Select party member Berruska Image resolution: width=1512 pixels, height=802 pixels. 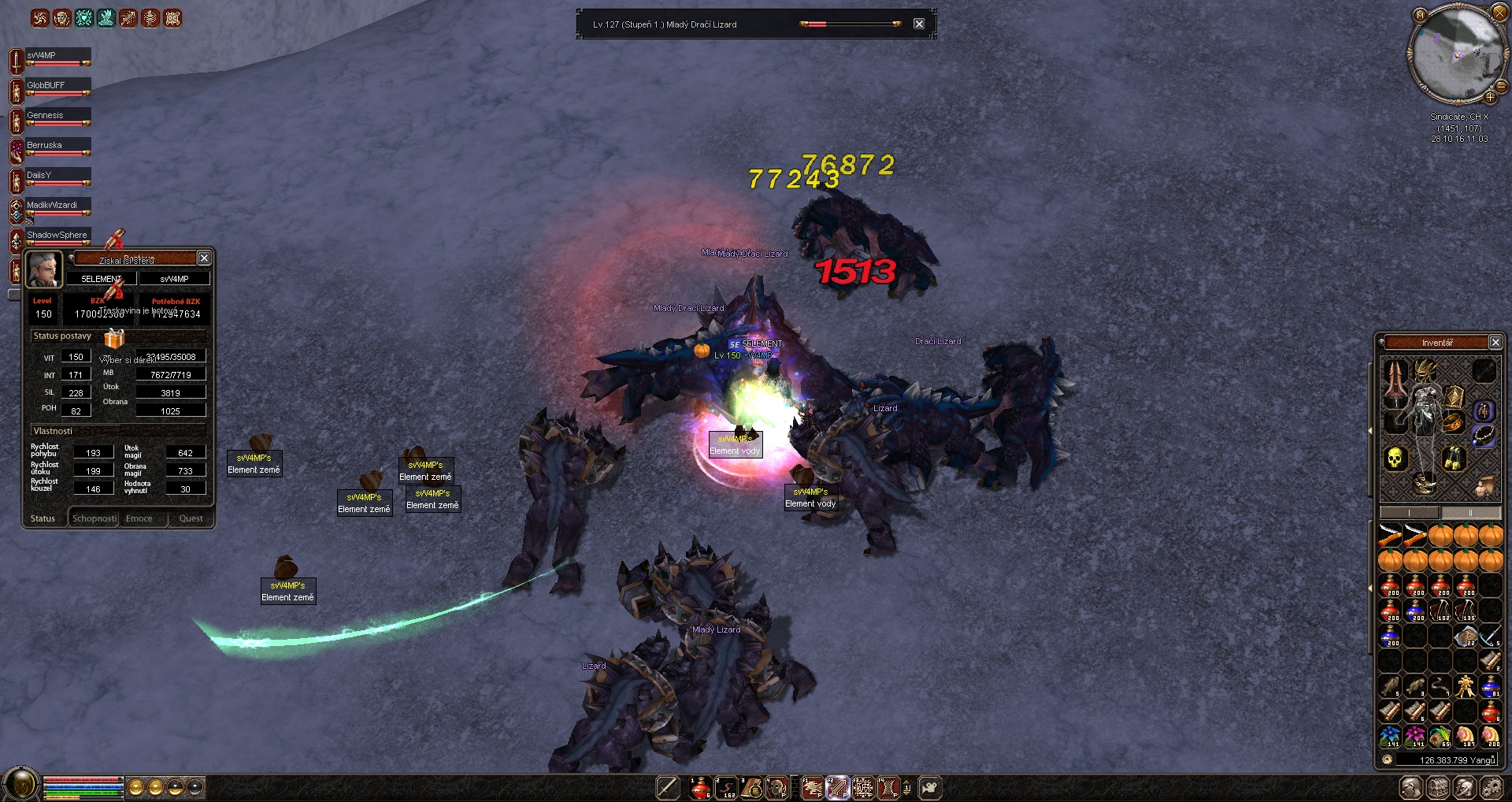coord(57,147)
